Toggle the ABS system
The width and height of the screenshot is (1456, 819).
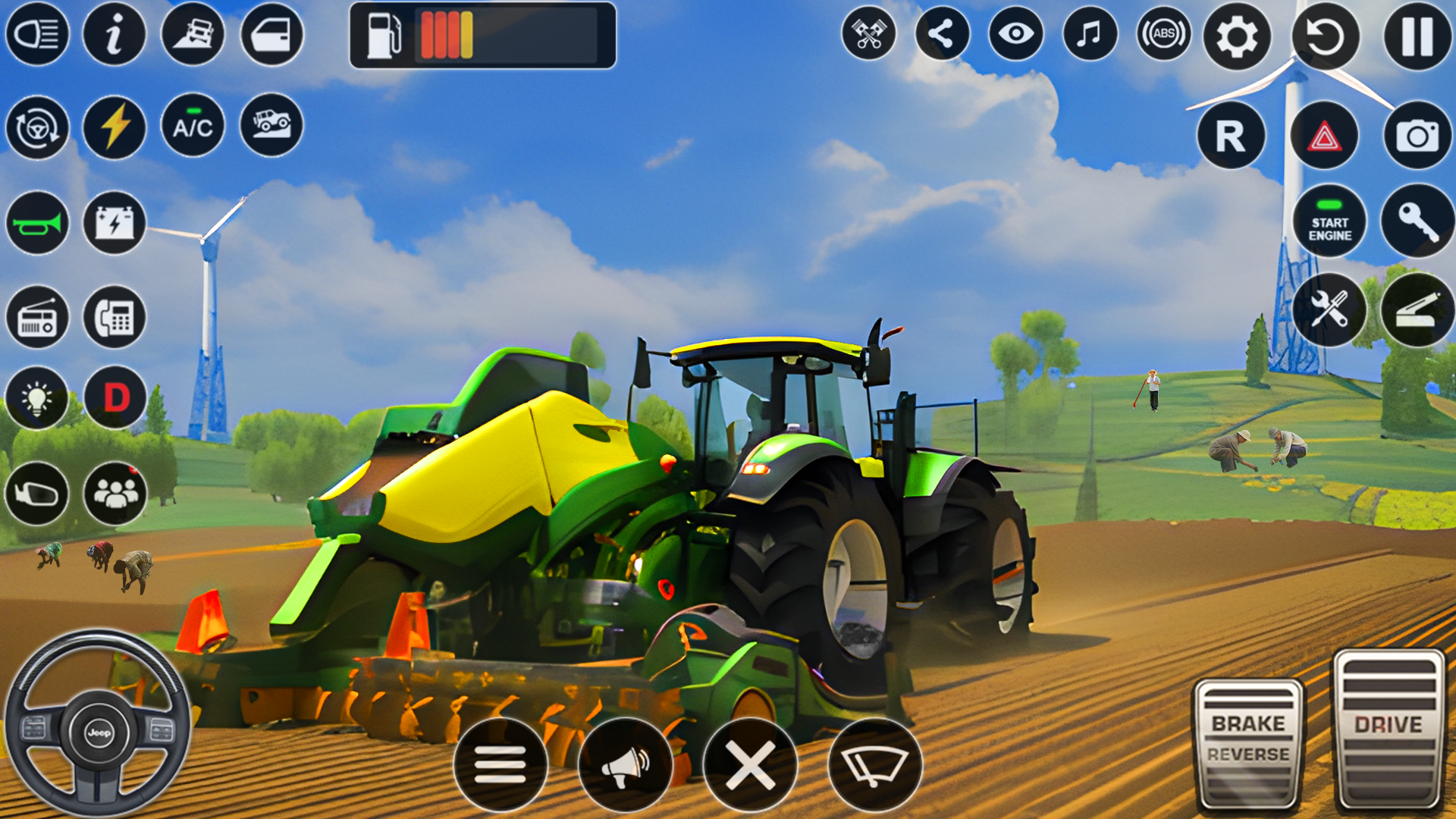coord(1166,33)
